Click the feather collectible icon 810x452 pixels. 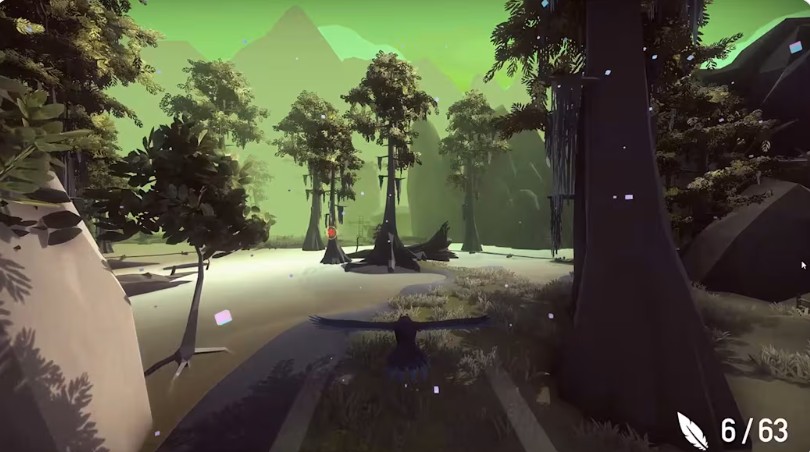click(x=692, y=430)
